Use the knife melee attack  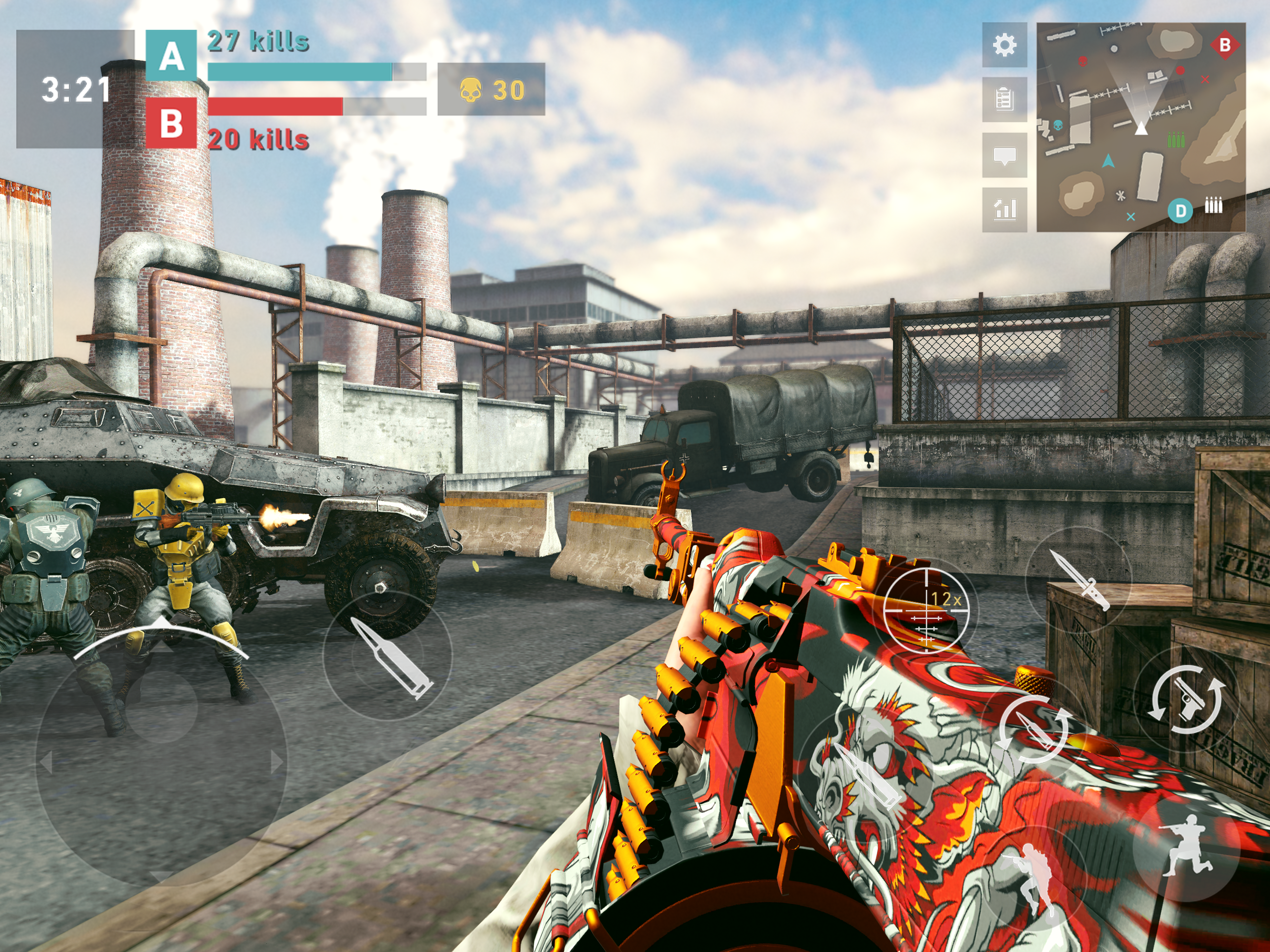[x=1078, y=579]
